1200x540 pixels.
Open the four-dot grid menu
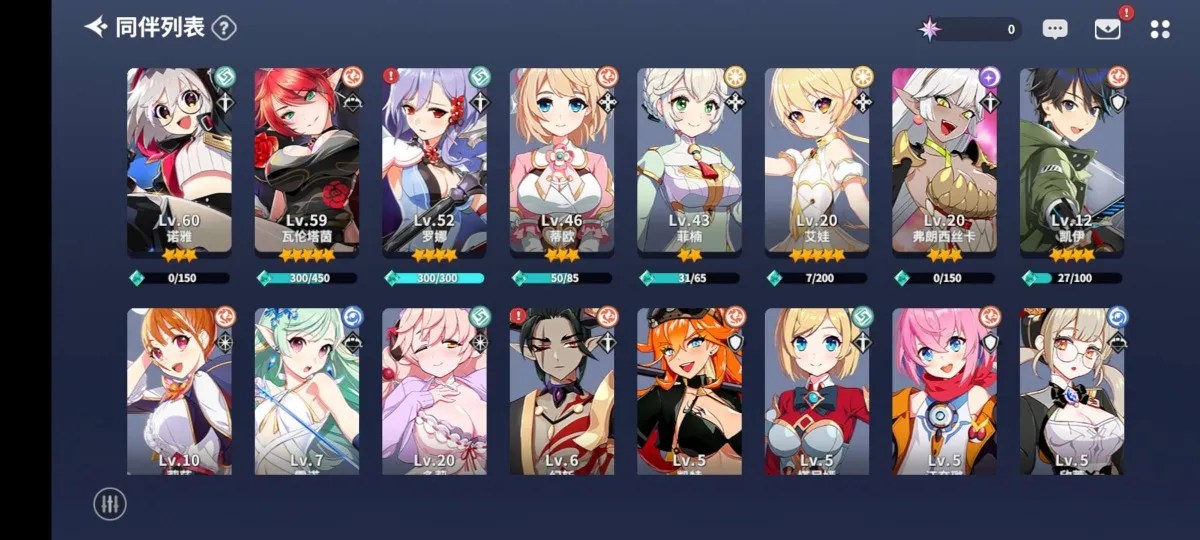pos(1160,29)
